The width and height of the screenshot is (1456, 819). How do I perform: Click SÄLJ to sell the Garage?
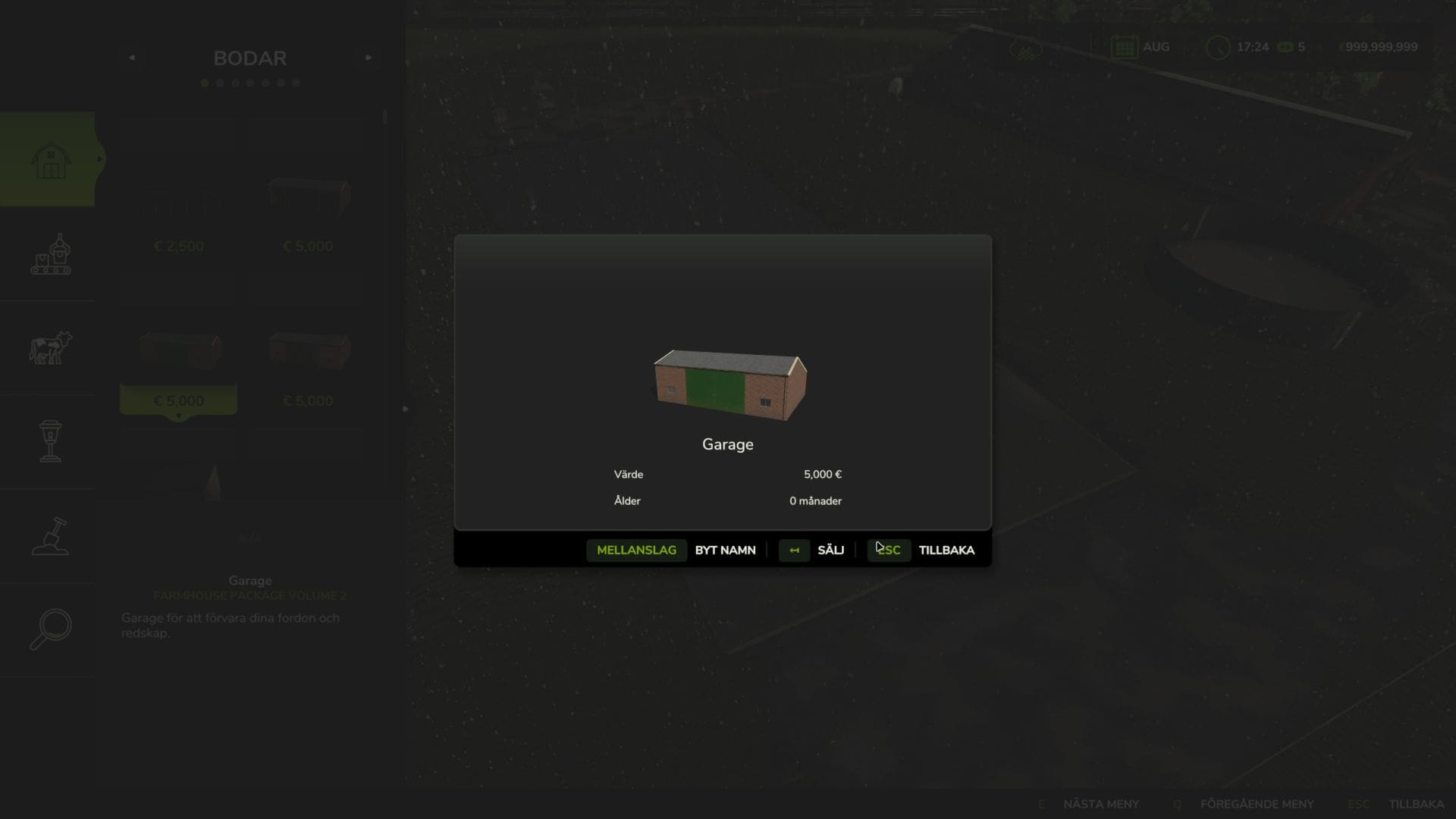click(831, 550)
